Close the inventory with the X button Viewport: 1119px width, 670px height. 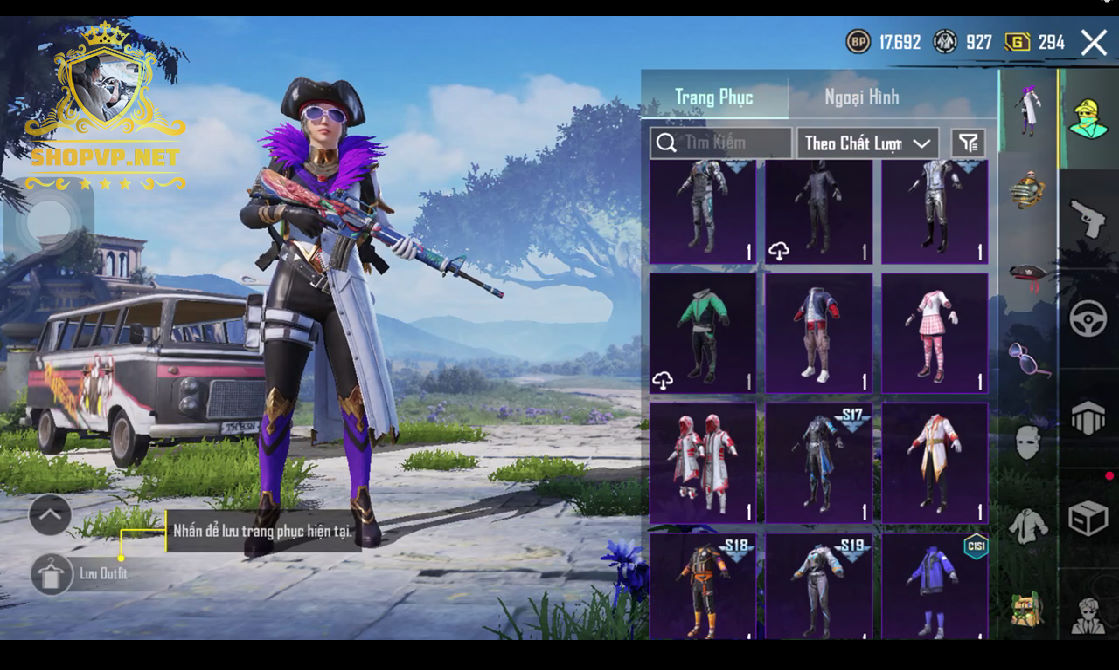coord(1093,42)
